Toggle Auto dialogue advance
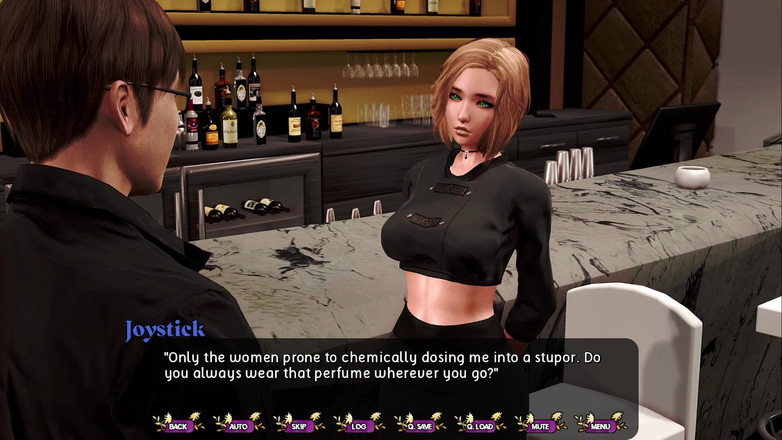Image resolution: width=782 pixels, height=440 pixels. tap(238, 425)
